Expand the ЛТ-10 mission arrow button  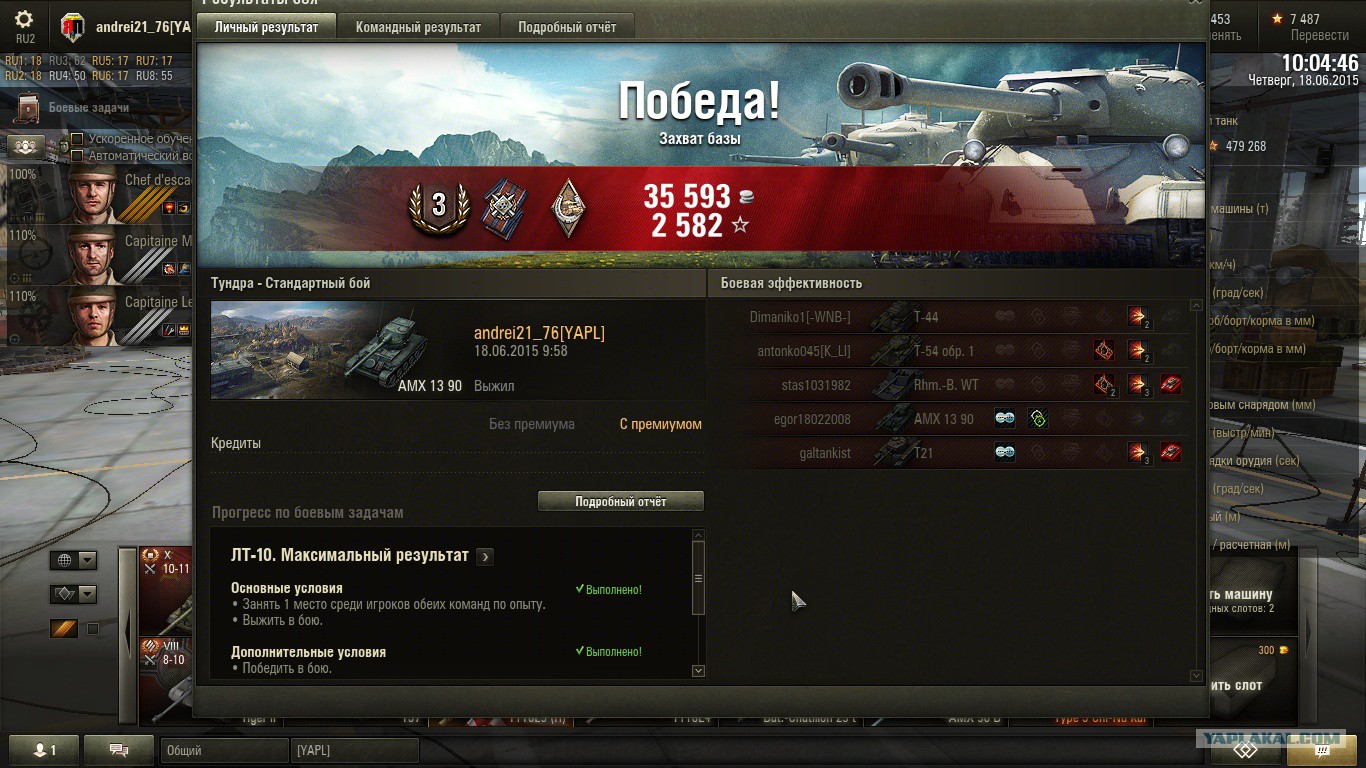pyautogui.click(x=485, y=556)
